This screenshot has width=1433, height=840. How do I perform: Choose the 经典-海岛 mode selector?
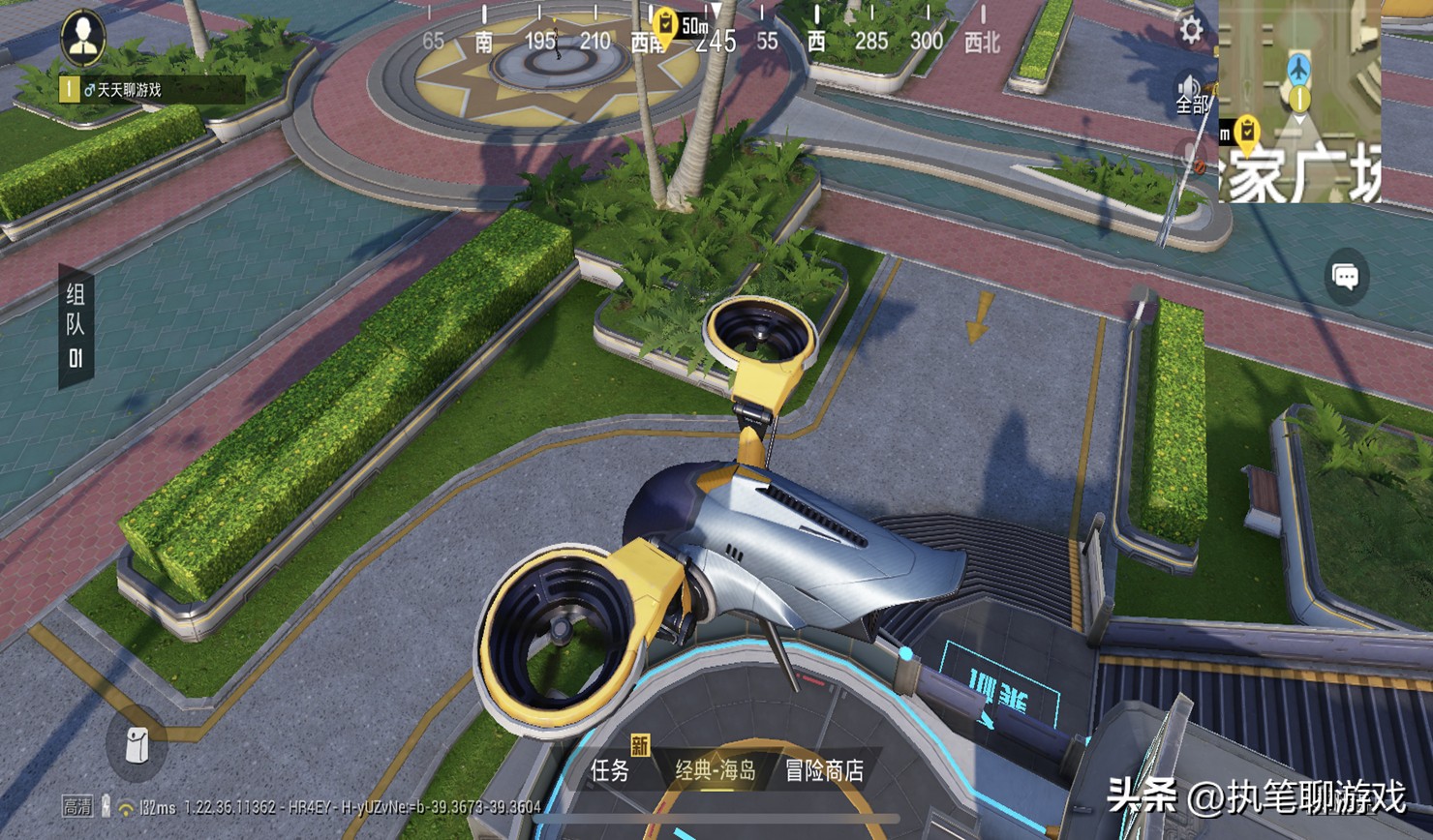716,770
